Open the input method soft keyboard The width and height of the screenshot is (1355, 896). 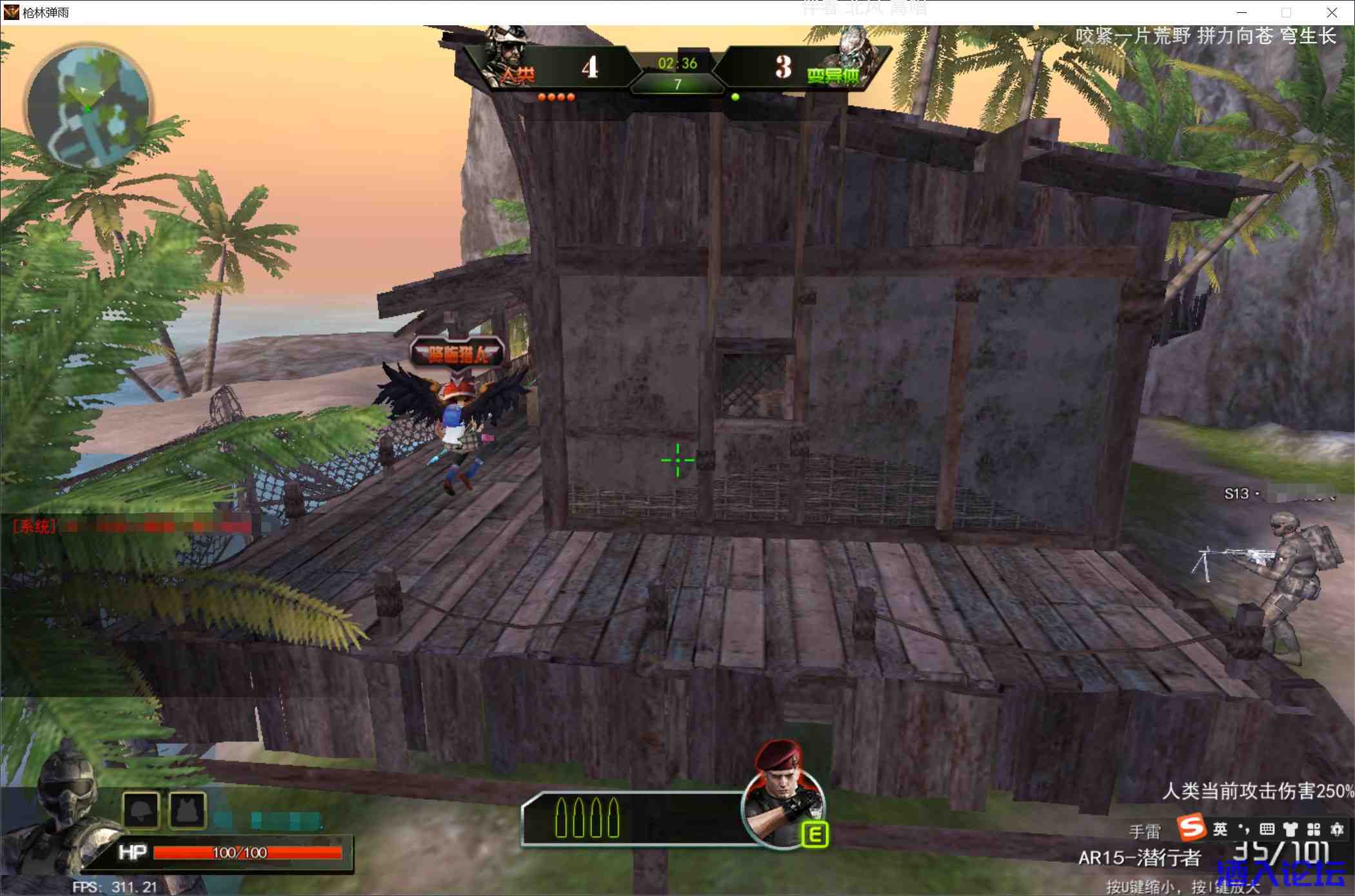1267,829
